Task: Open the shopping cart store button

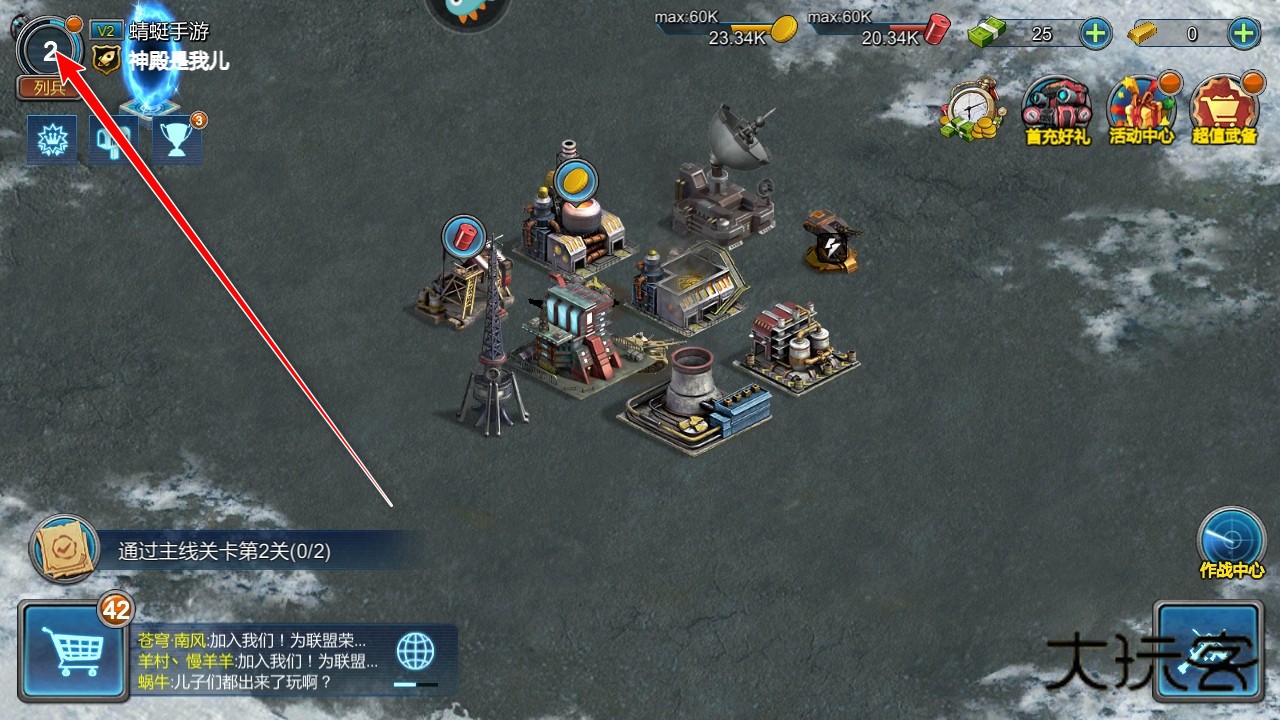Action: tap(66, 651)
